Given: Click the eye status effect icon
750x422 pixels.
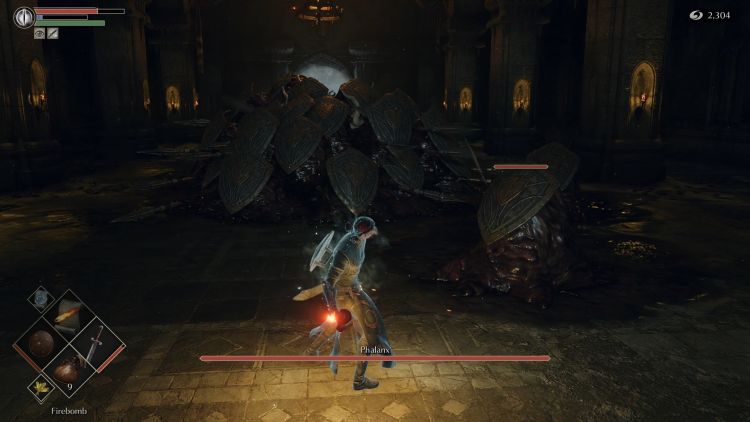Looking at the screenshot, I should click(x=39, y=33).
